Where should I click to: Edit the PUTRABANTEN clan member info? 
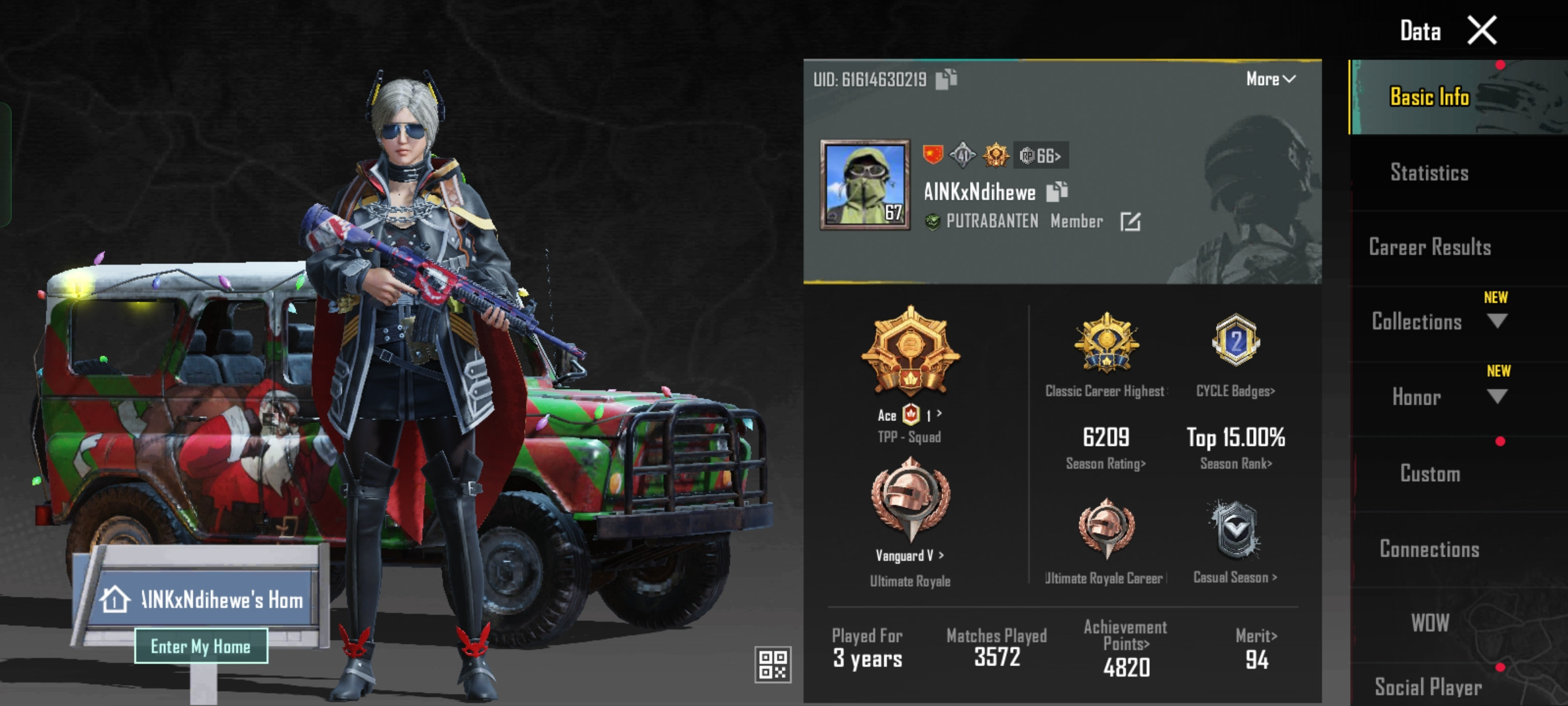pyautogui.click(x=1130, y=222)
